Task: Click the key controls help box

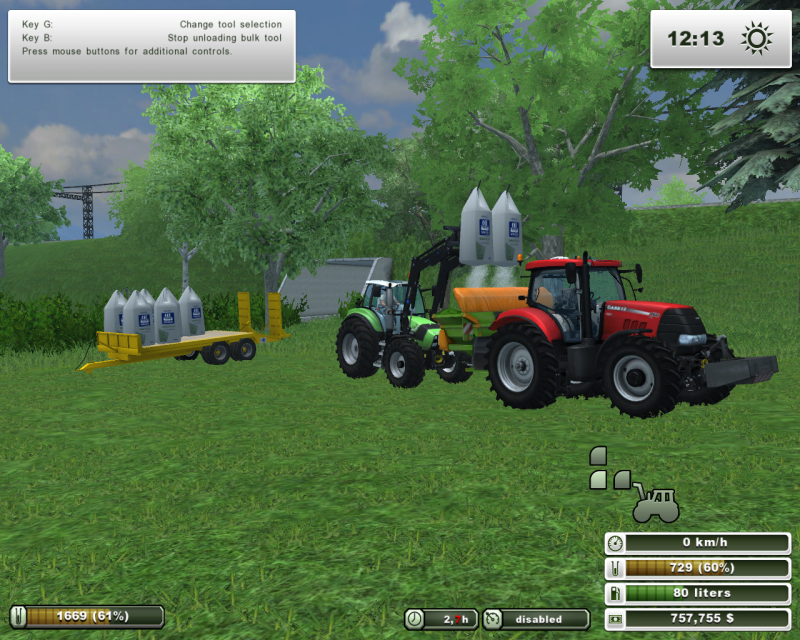Action: point(152,46)
